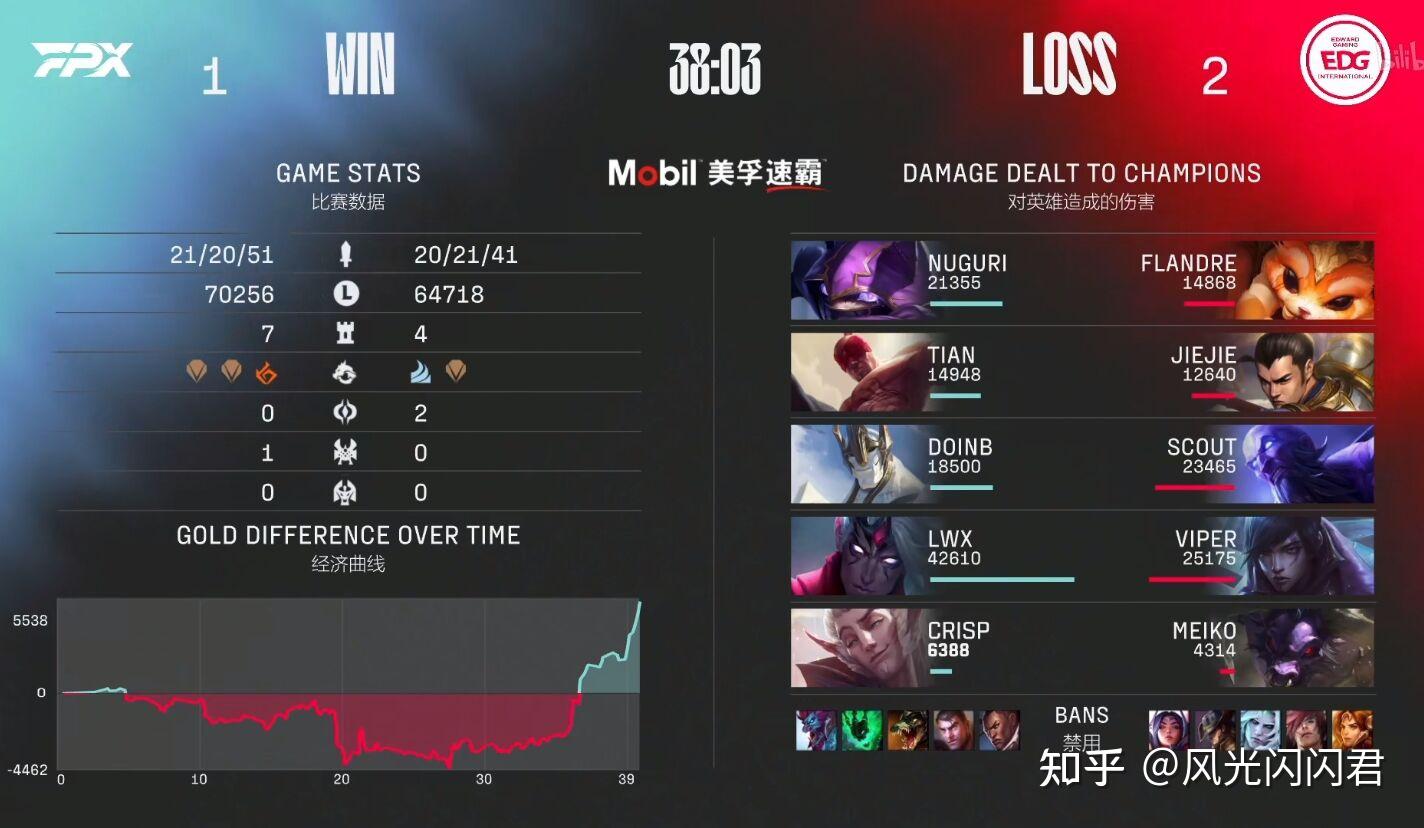This screenshot has height=828, width=1424.
Task: Select the orange Infernal Drake icon
Action: [266, 373]
